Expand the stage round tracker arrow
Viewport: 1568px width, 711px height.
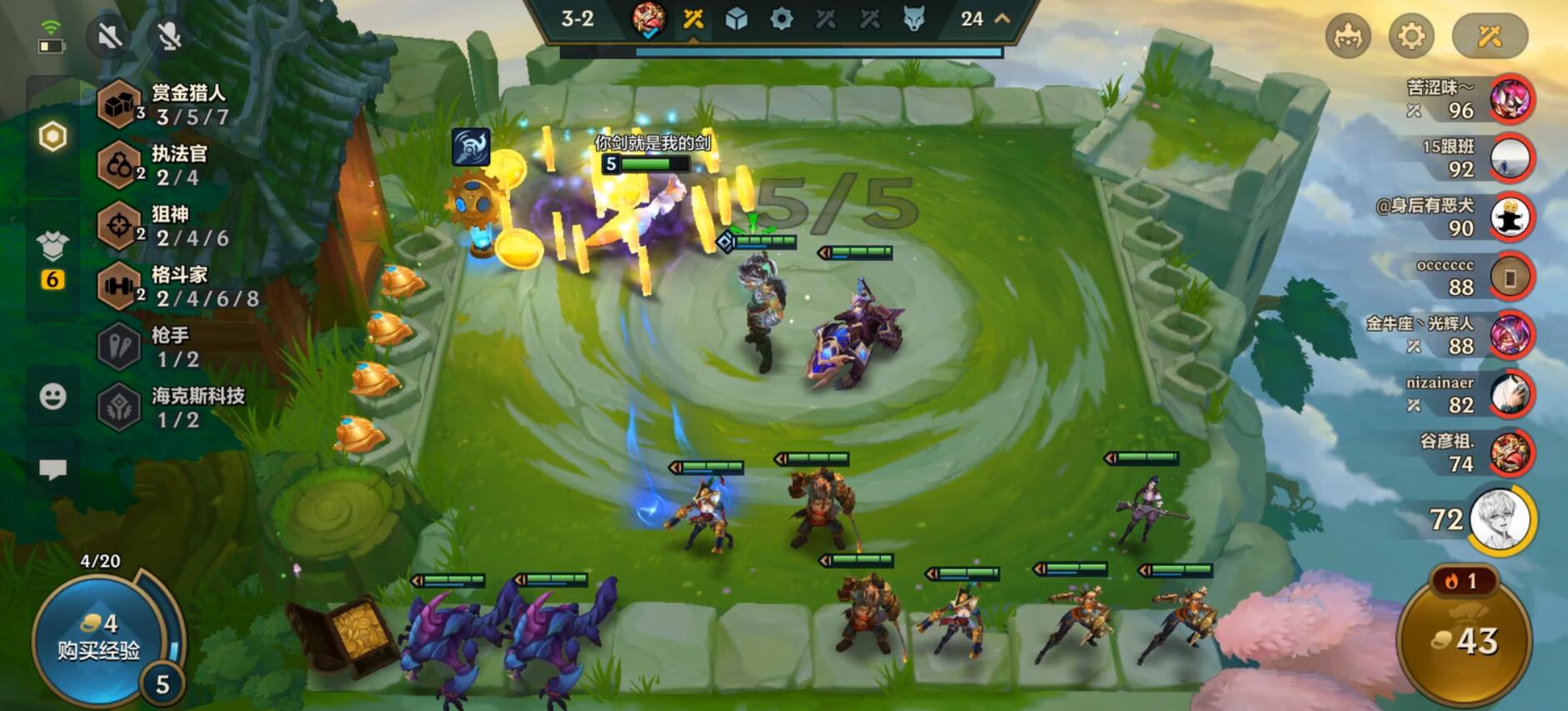(x=1002, y=18)
